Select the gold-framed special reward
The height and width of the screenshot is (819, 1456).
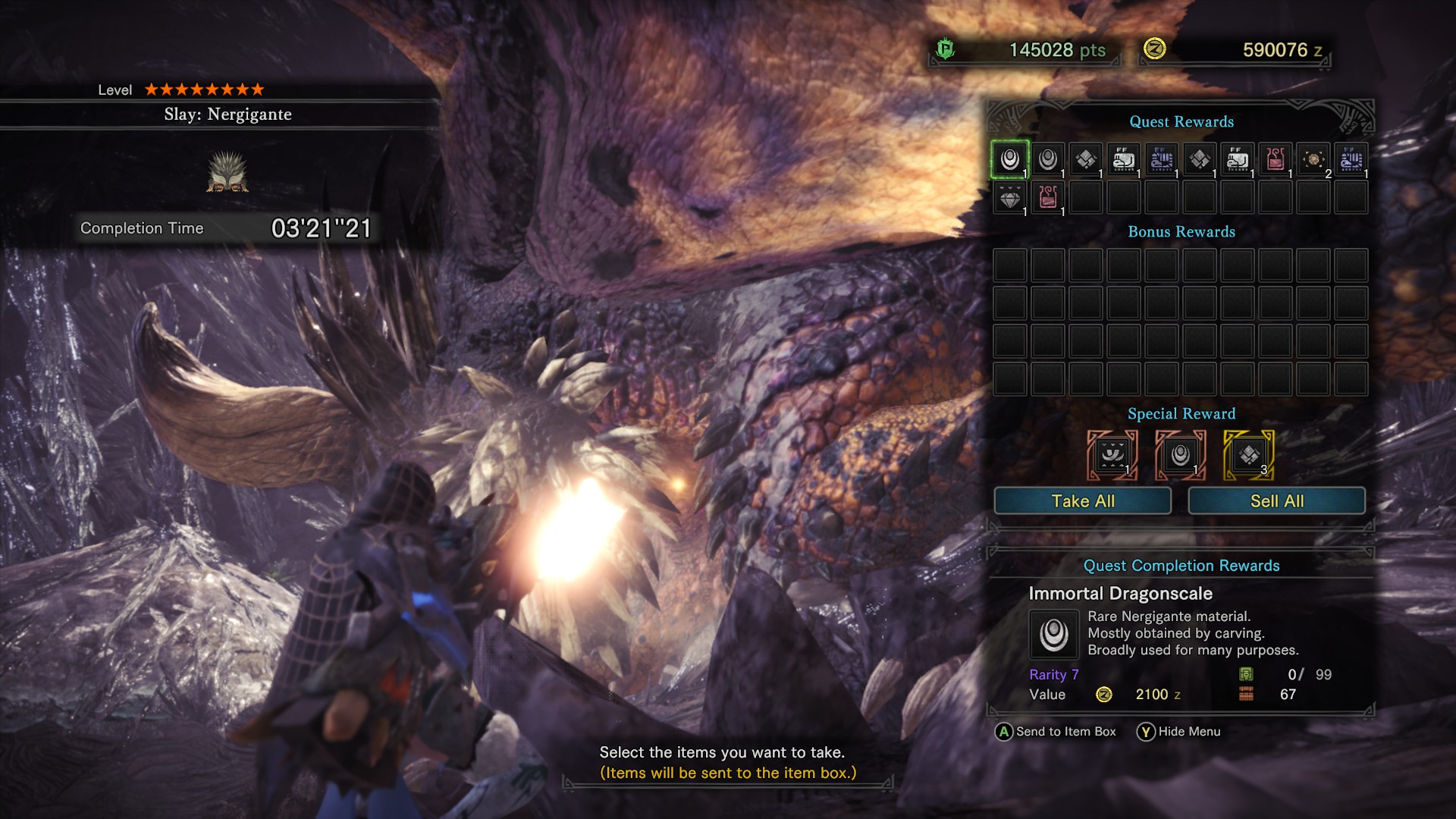pos(1248,456)
